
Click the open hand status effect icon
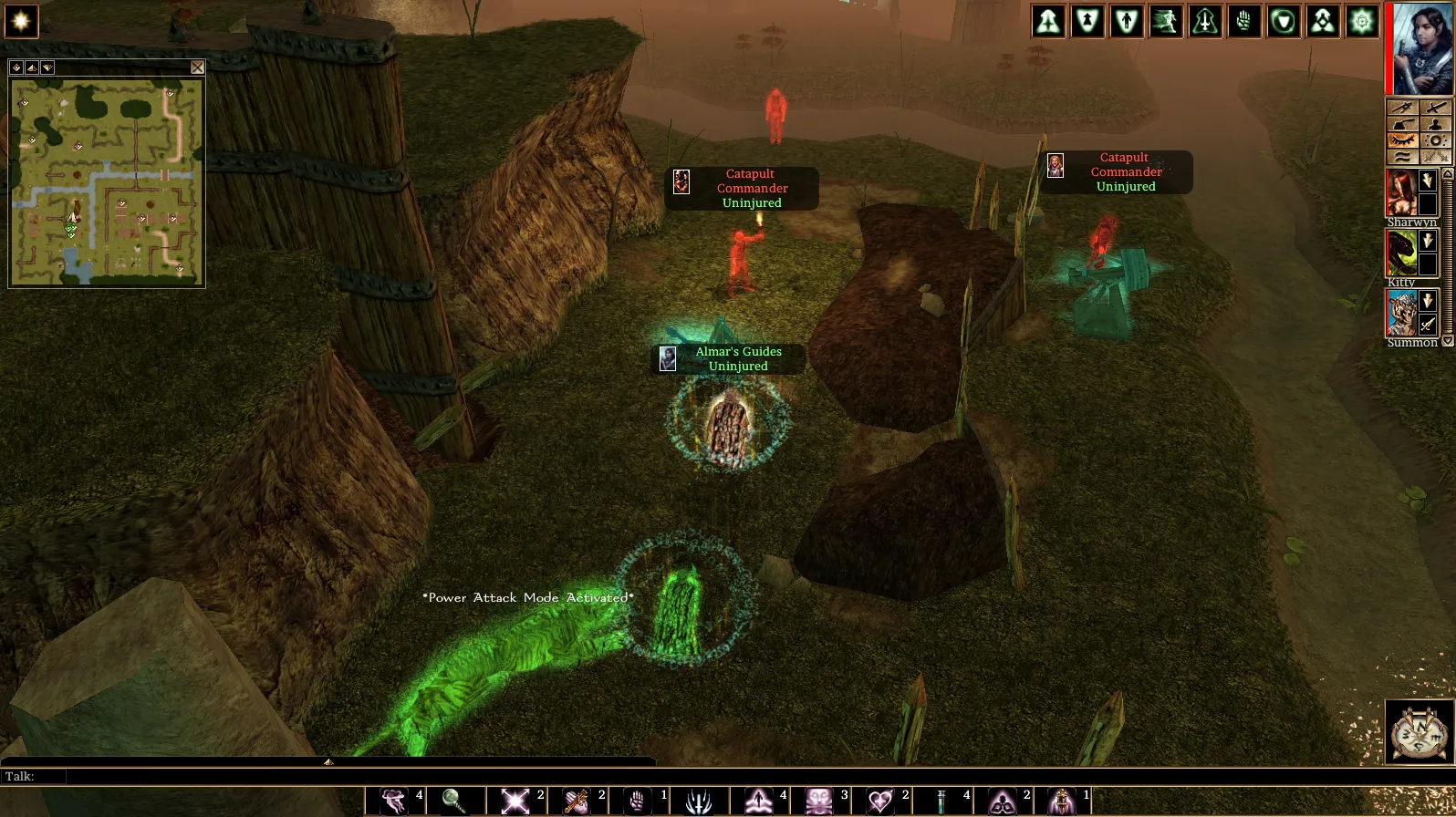point(1244,21)
